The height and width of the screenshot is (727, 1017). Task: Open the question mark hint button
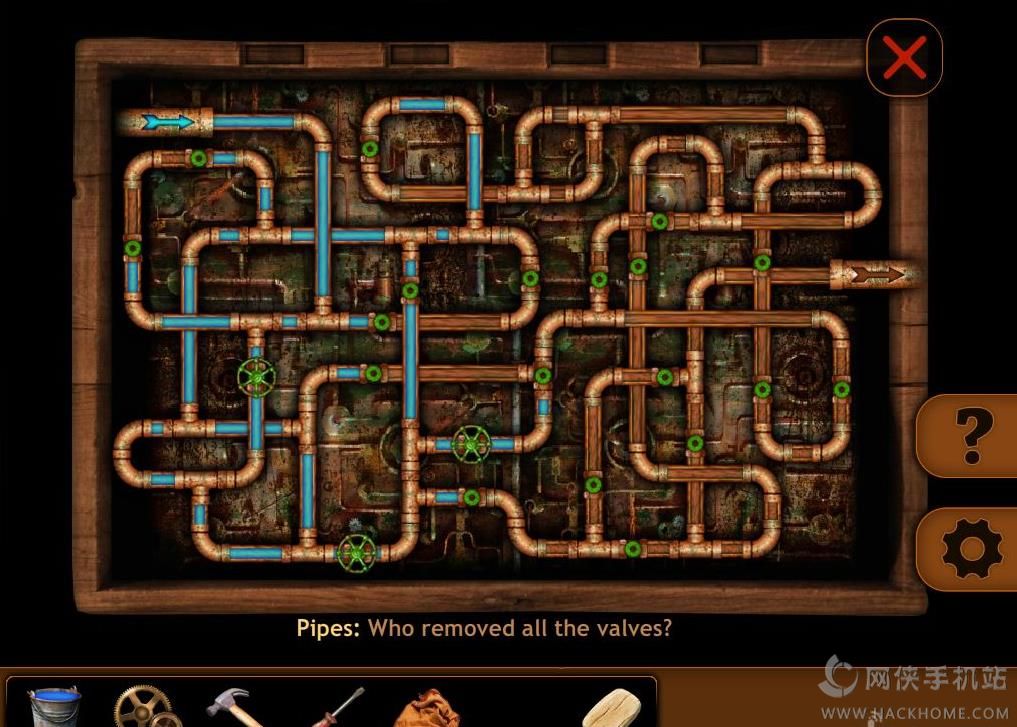(968, 435)
